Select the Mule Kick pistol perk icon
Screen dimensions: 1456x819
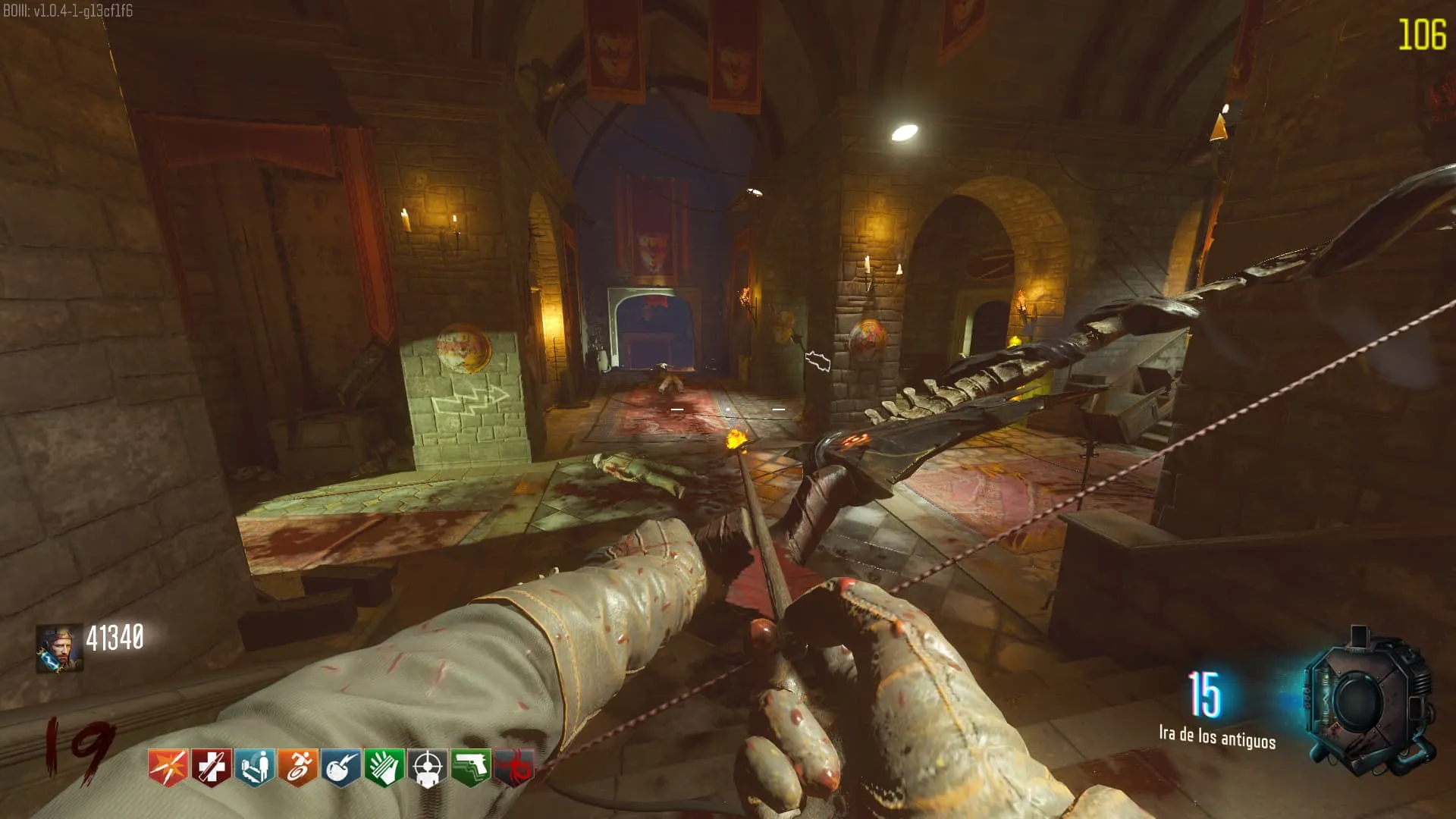pyautogui.click(x=470, y=767)
